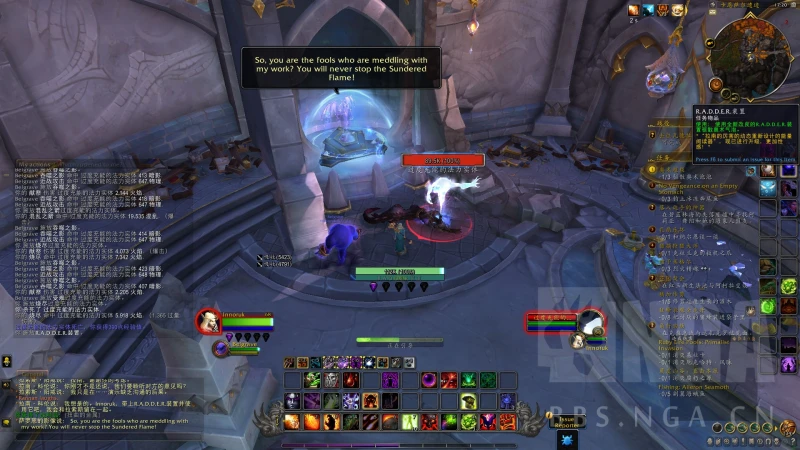
Task: Click the target-of-target Innoruk small portrait
Action: [578, 342]
